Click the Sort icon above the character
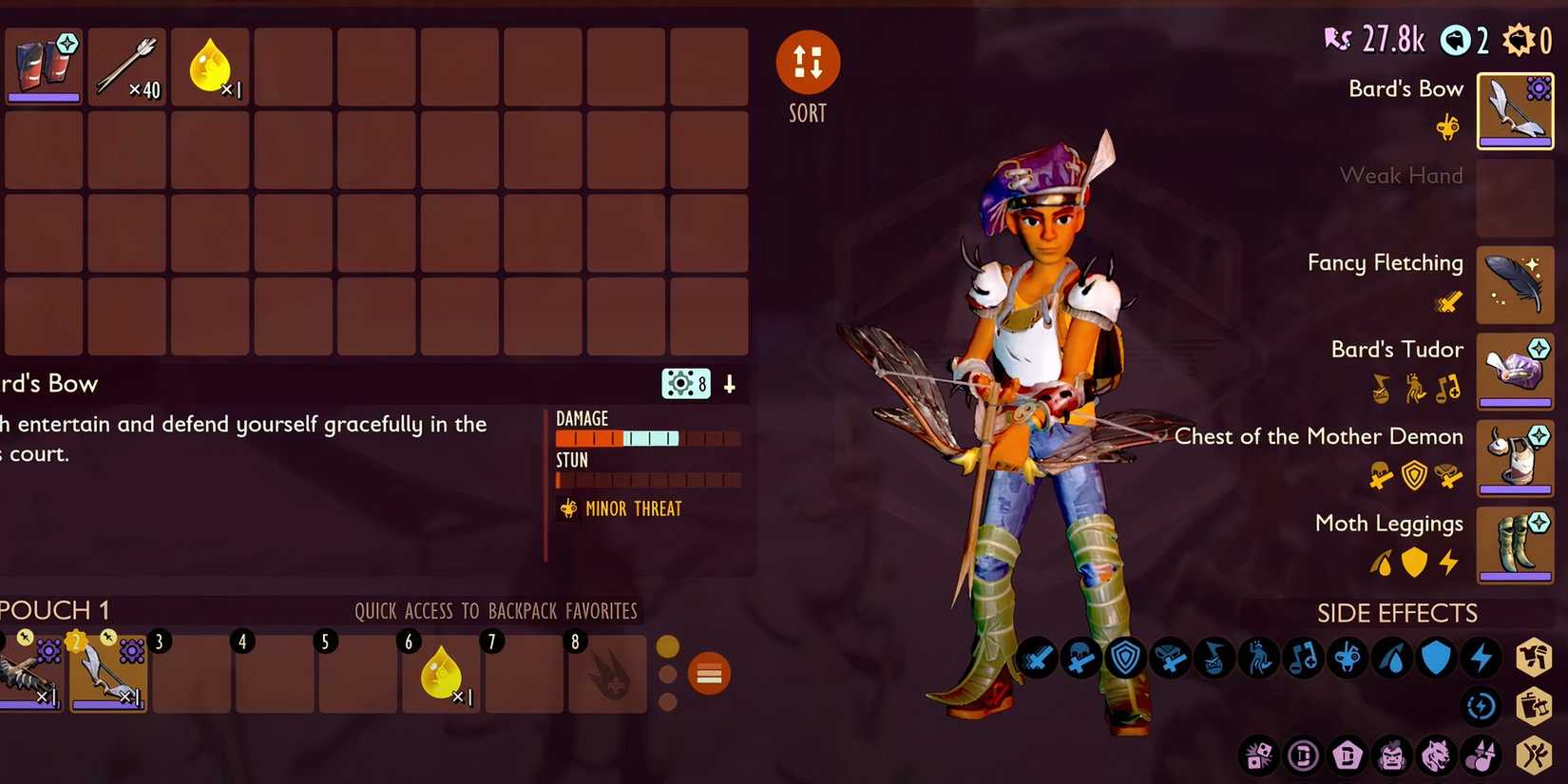 [x=807, y=62]
